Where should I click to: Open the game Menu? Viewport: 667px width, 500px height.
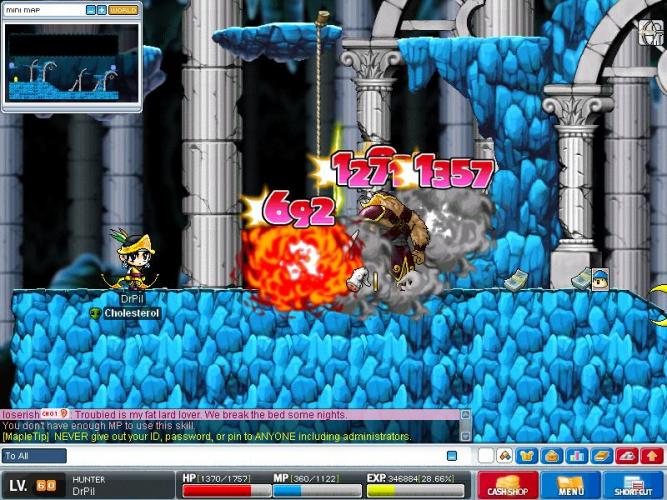(571, 486)
